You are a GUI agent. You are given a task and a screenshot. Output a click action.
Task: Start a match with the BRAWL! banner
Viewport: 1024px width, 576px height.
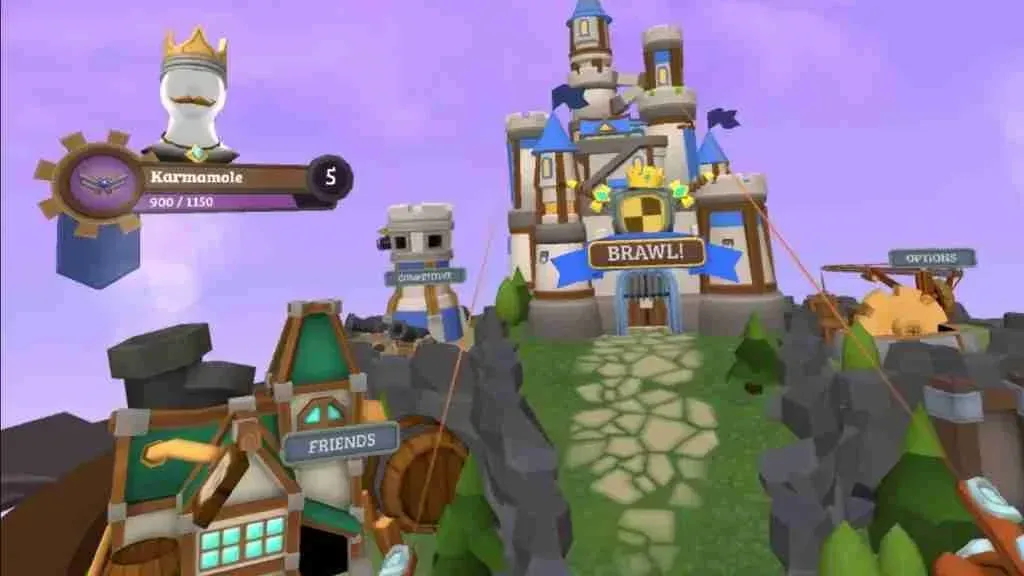click(x=647, y=252)
